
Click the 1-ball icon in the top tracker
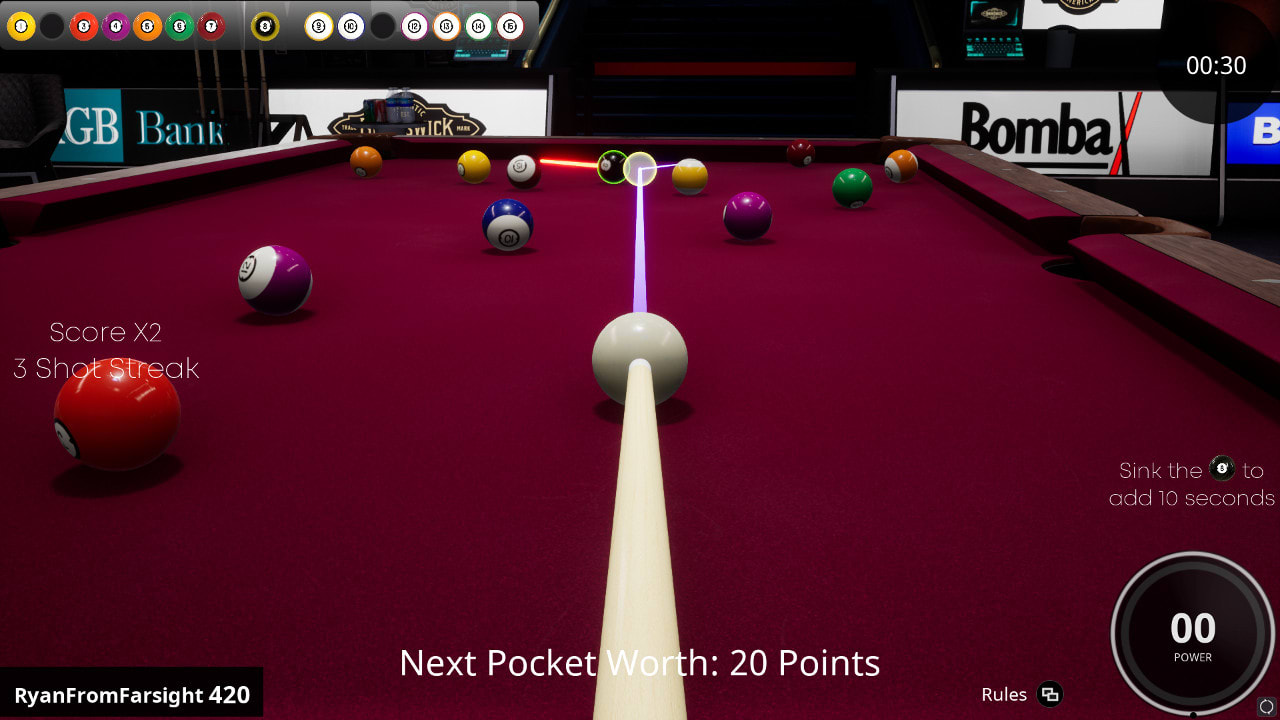19,27
